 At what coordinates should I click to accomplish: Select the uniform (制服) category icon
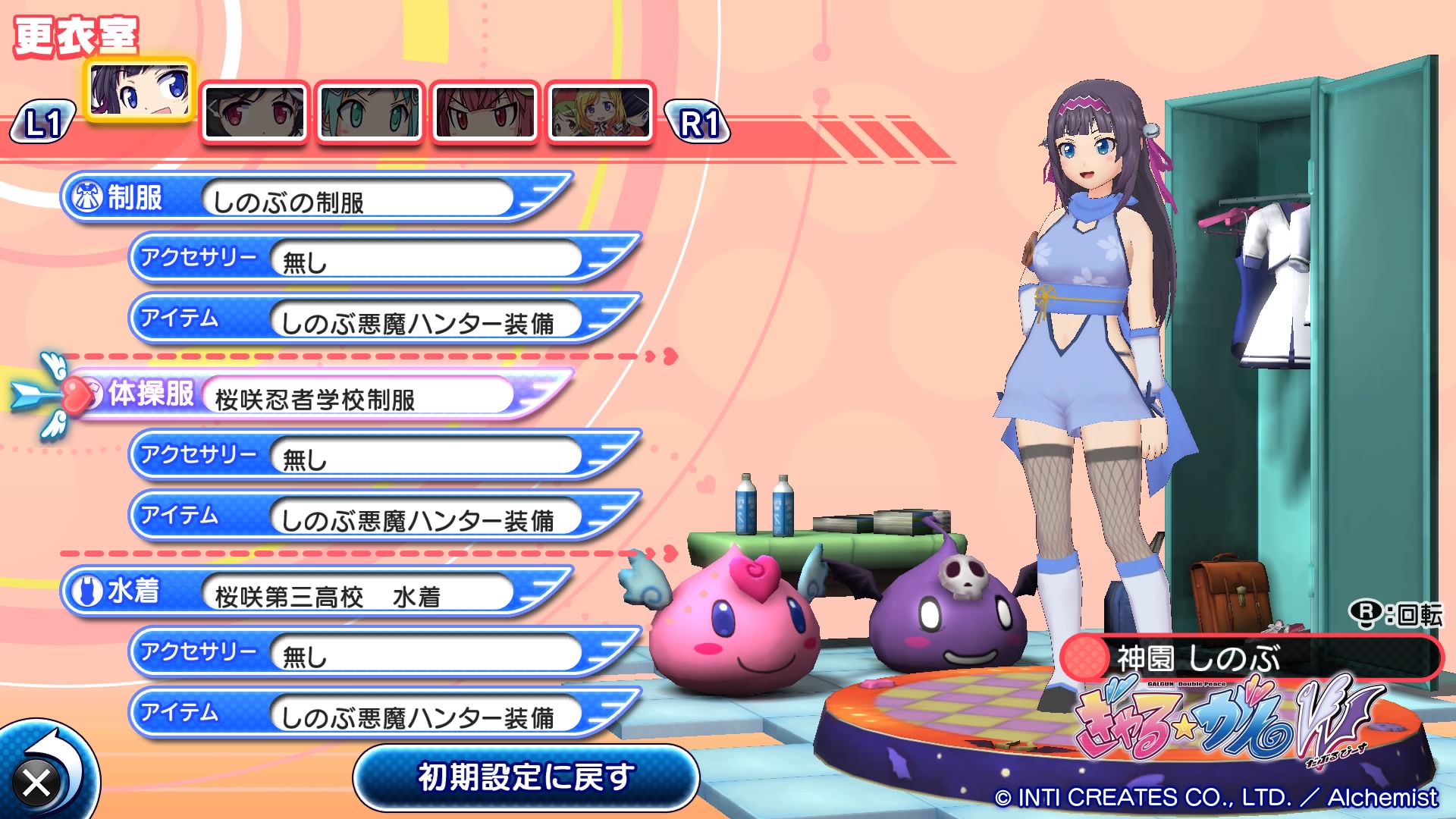coord(89,196)
